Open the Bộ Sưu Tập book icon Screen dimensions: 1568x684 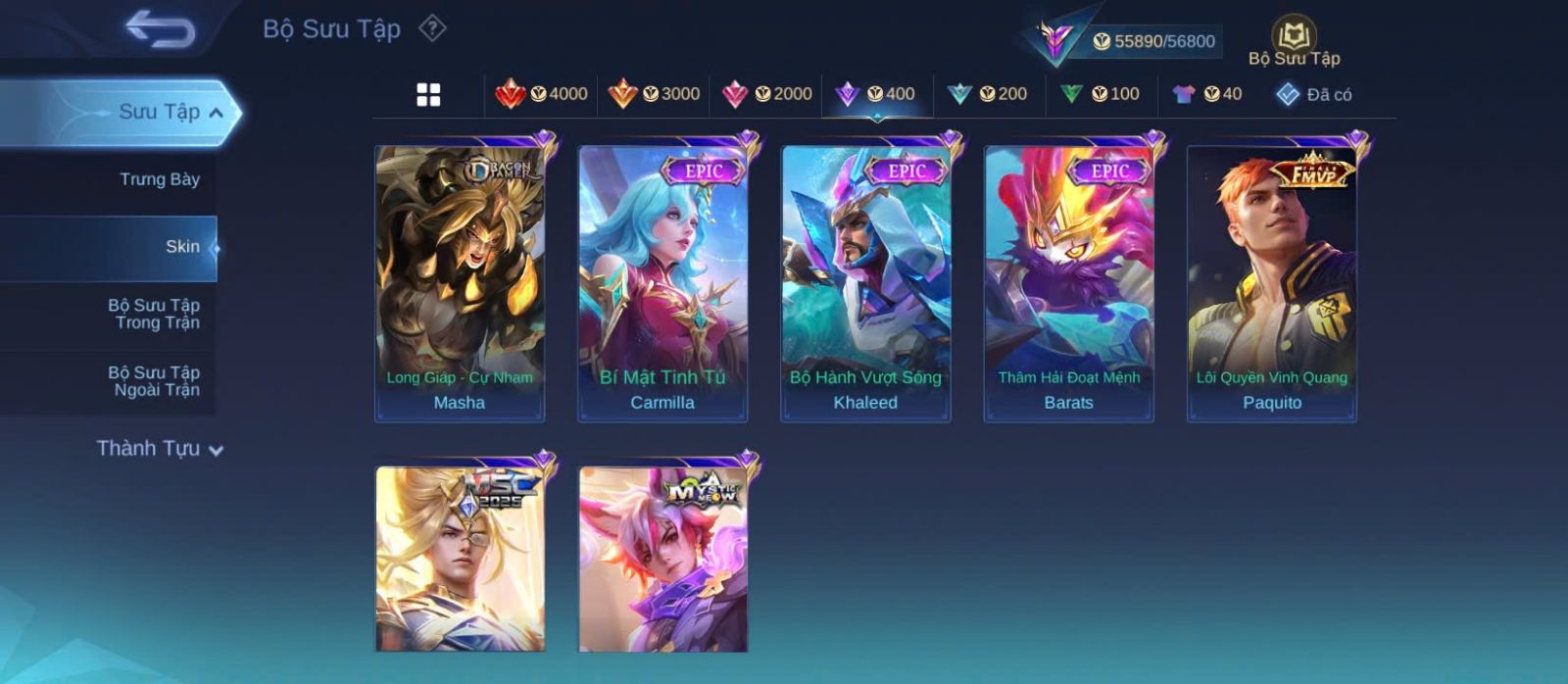coord(1294,36)
